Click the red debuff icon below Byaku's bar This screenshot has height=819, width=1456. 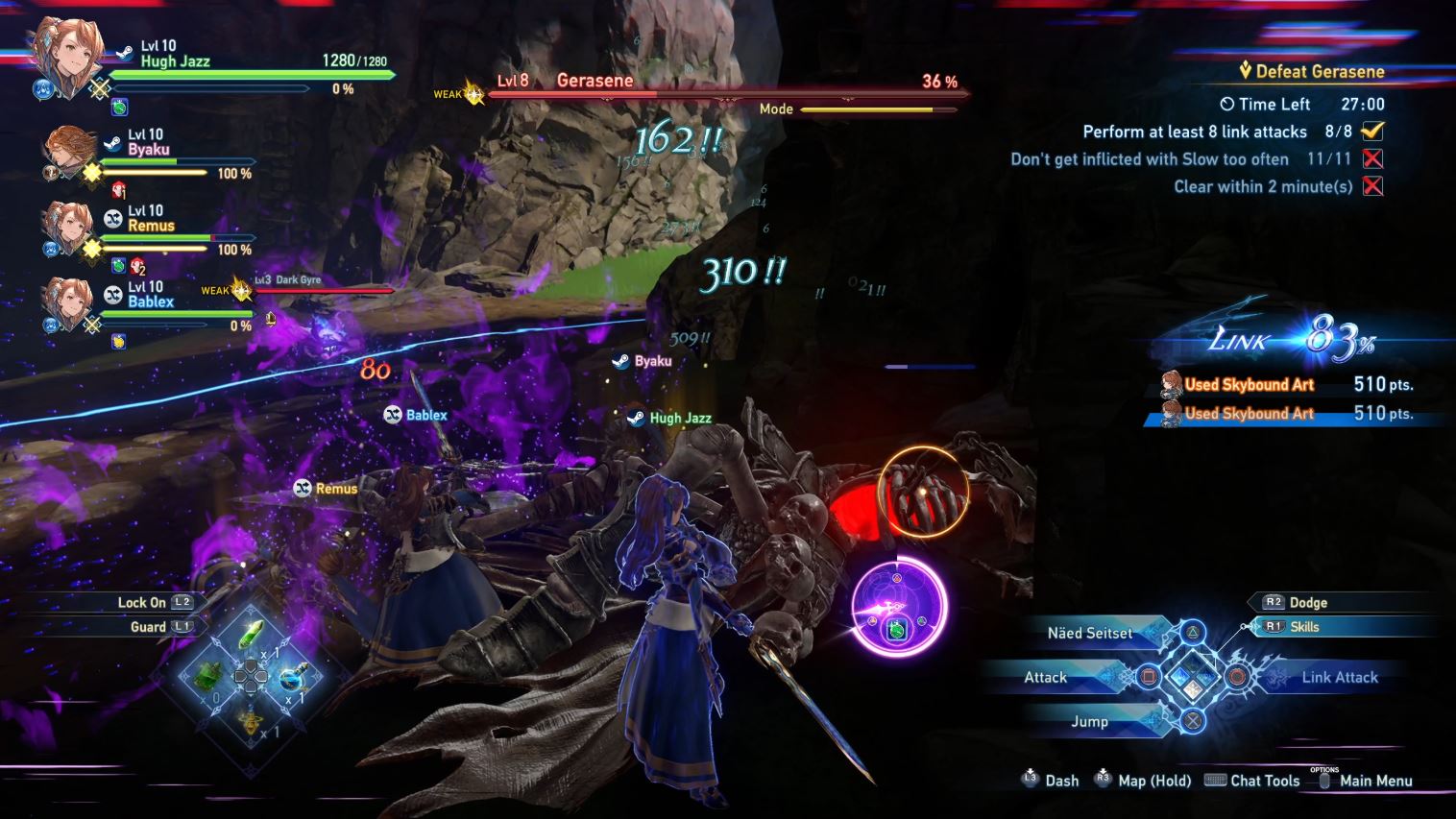click(119, 189)
